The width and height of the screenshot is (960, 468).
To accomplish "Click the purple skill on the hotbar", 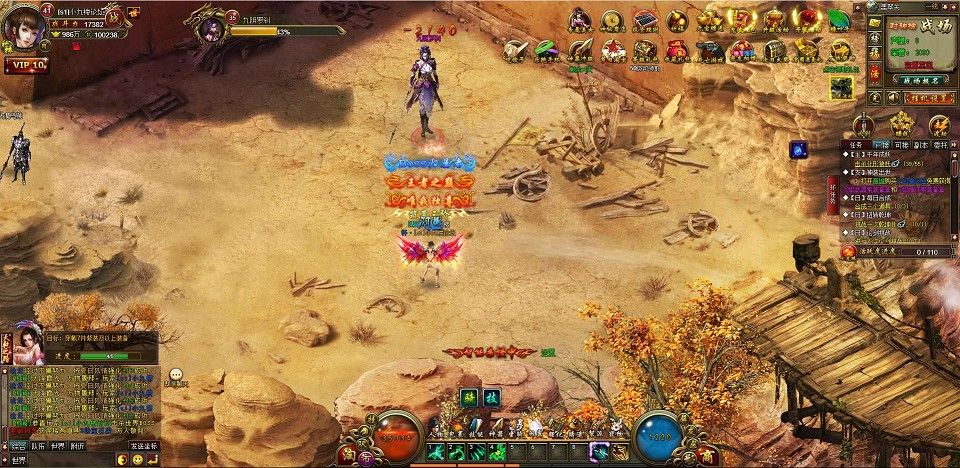I will [x=597, y=452].
